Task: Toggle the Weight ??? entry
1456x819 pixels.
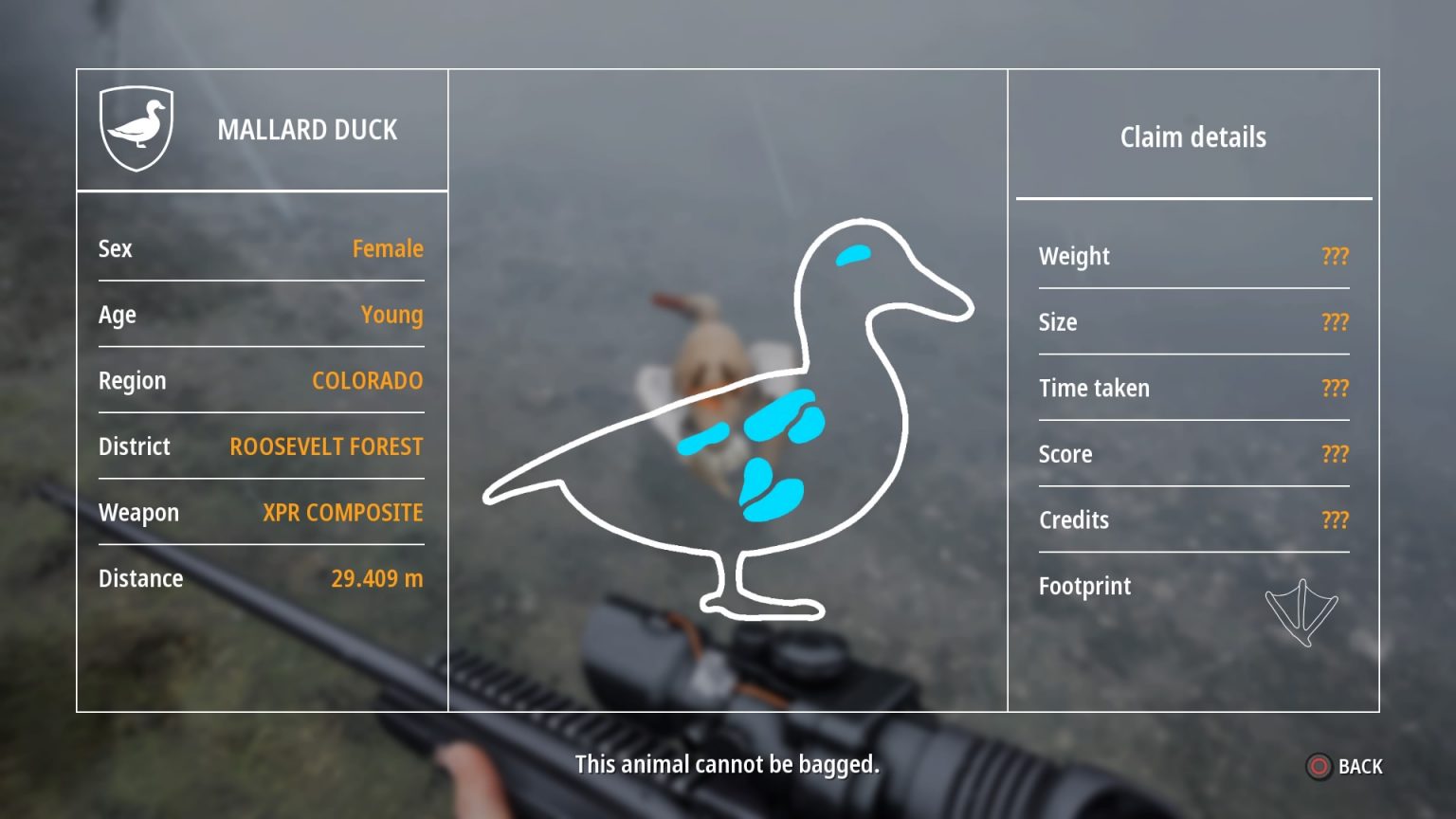Action: tap(1334, 256)
